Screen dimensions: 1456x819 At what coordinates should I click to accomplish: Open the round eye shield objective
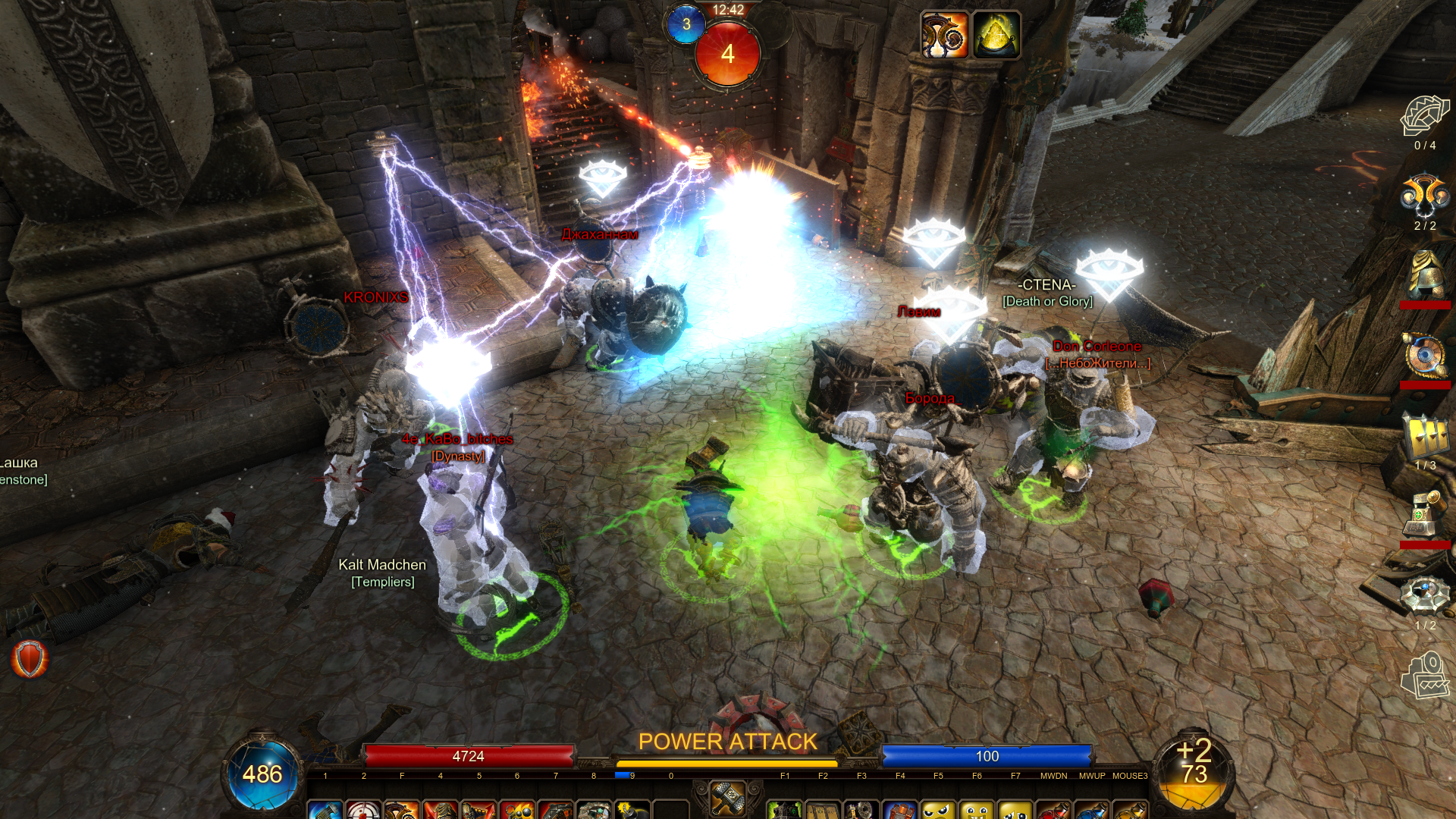coord(1424,355)
